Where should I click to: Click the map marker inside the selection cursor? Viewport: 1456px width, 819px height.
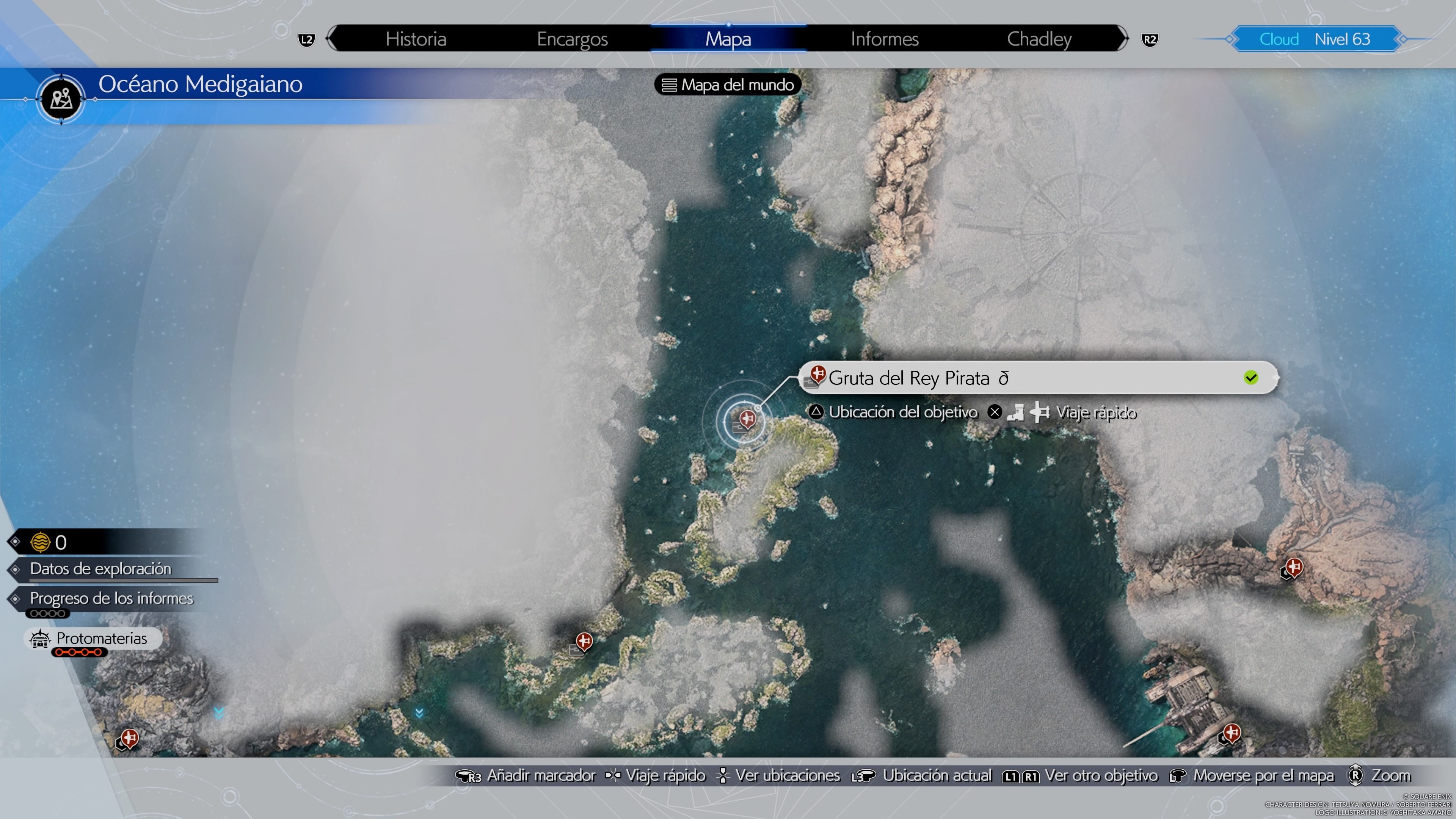(747, 419)
